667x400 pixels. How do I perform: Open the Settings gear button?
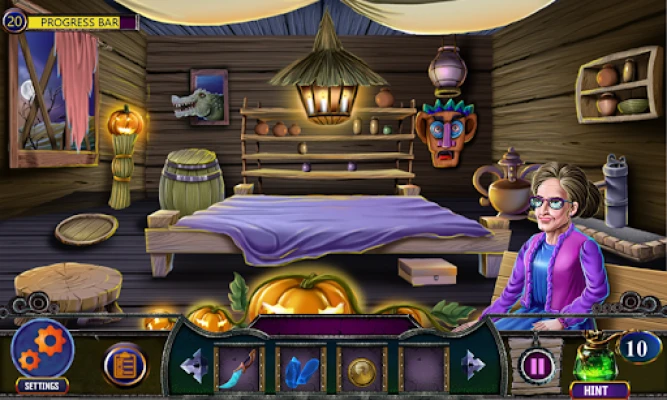(42, 351)
